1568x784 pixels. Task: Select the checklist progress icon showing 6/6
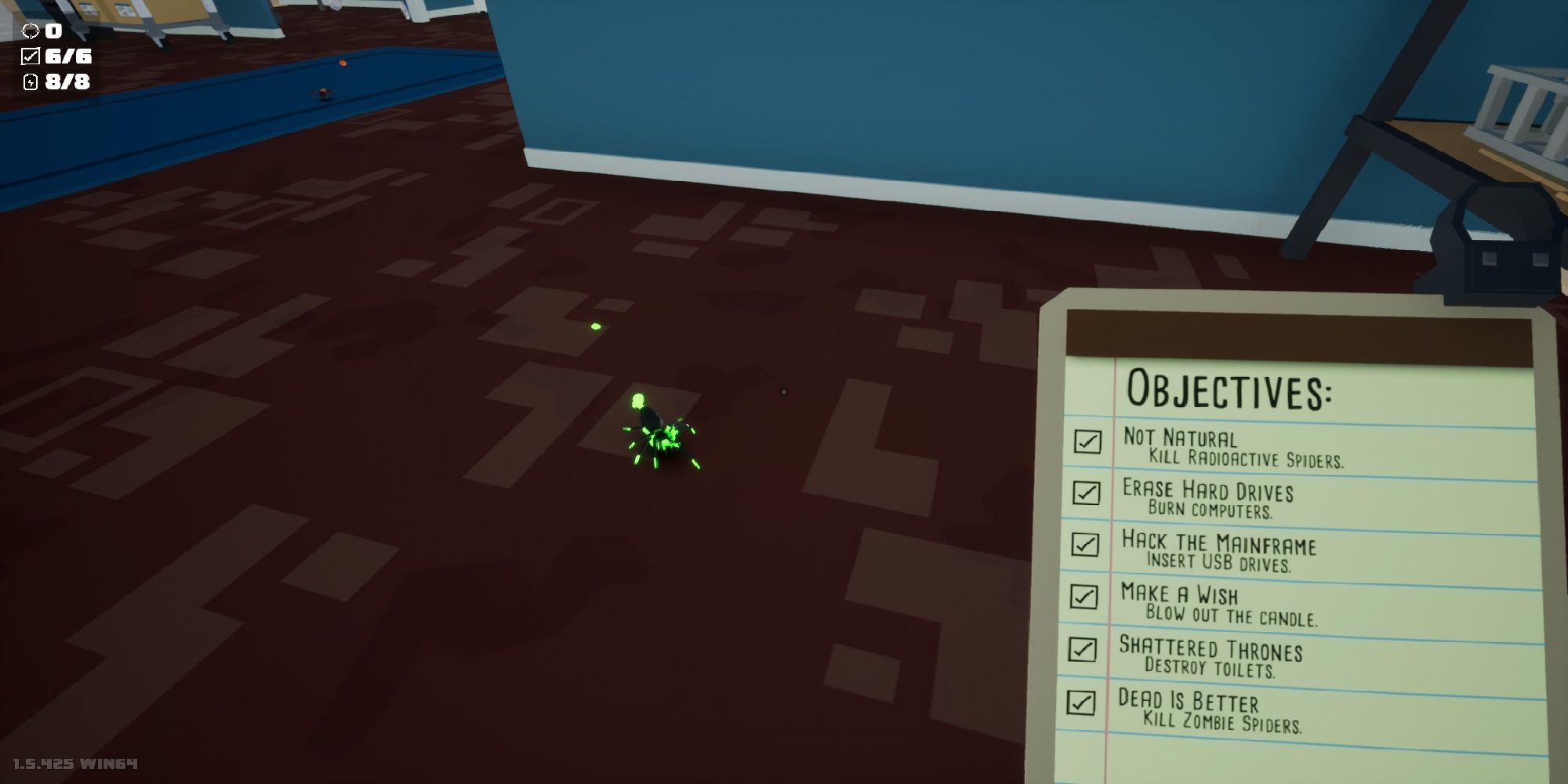(x=31, y=56)
